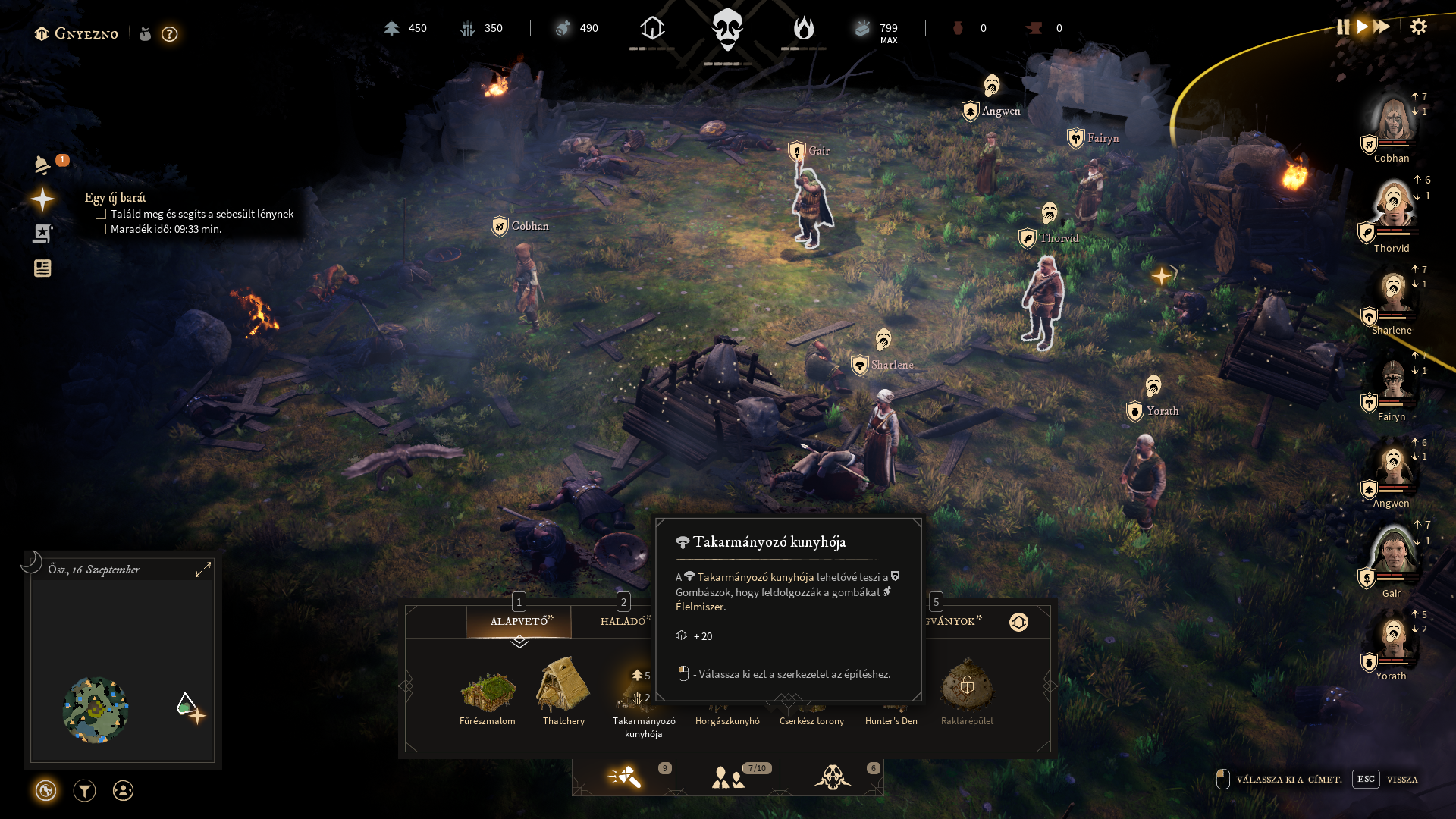The width and height of the screenshot is (1456, 819).
Task: Enable fast-forward speed
Action: point(1382,27)
